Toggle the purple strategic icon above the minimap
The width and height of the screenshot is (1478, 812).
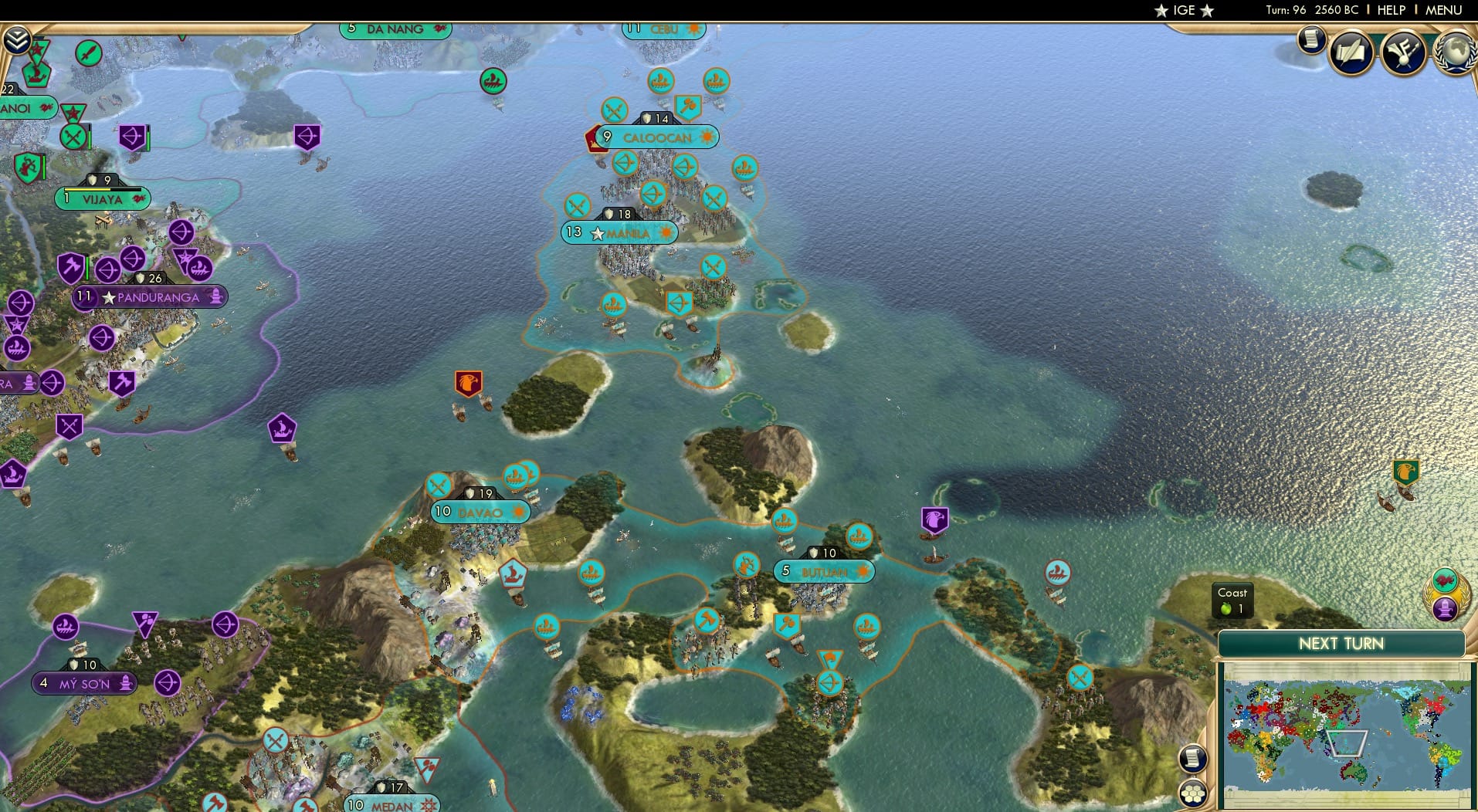1446,610
